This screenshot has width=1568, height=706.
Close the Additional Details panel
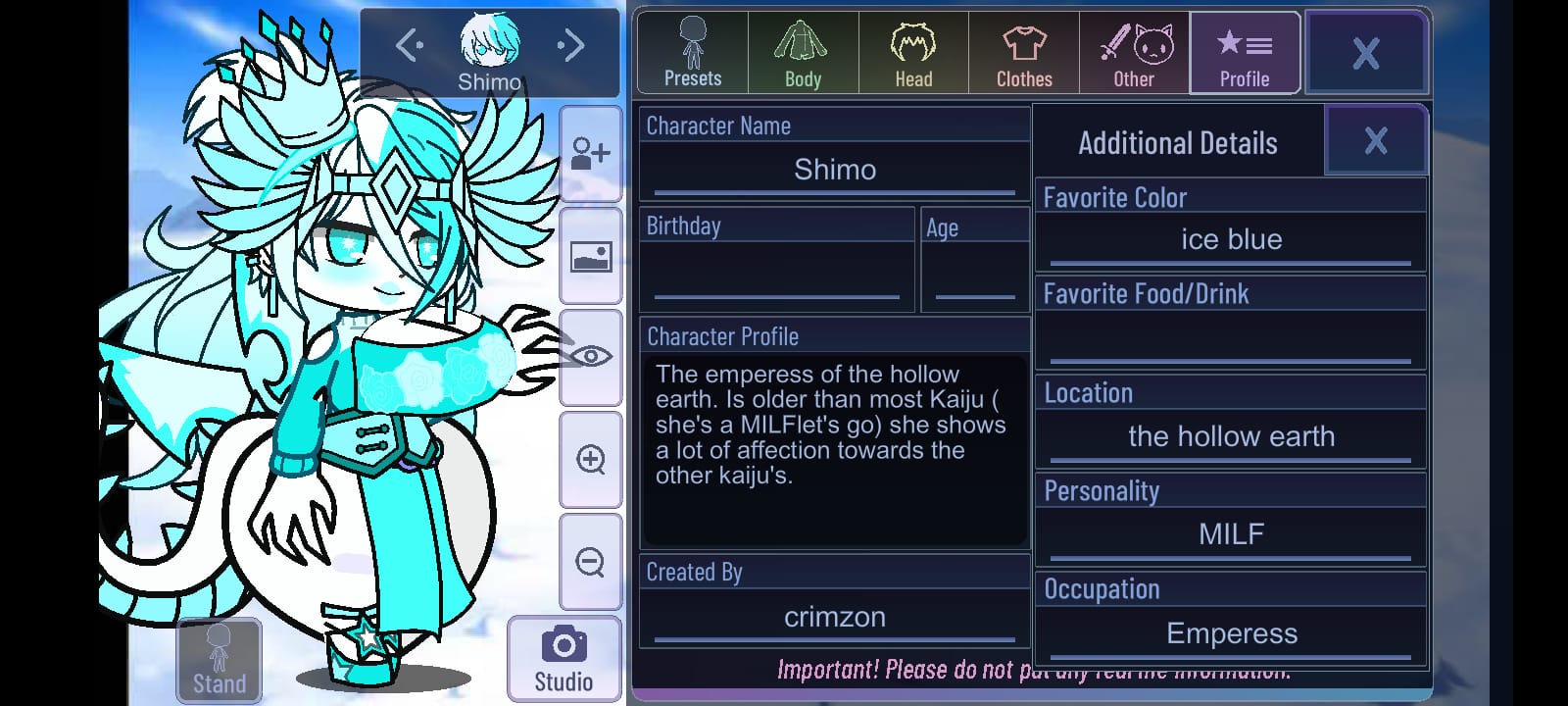click(x=1375, y=141)
